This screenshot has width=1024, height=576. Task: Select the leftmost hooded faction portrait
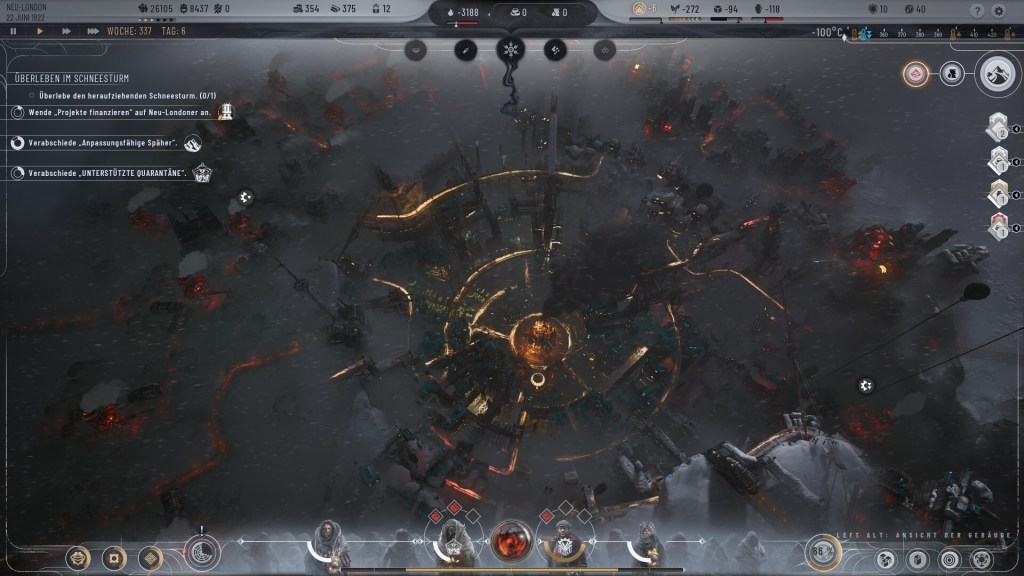(329, 543)
